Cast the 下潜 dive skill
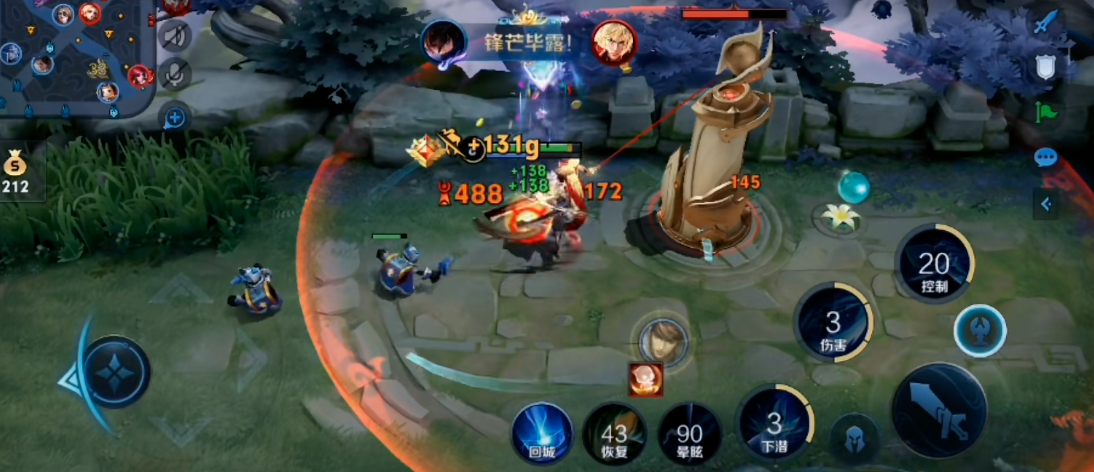The width and height of the screenshot is (1094, 472). 774,425
